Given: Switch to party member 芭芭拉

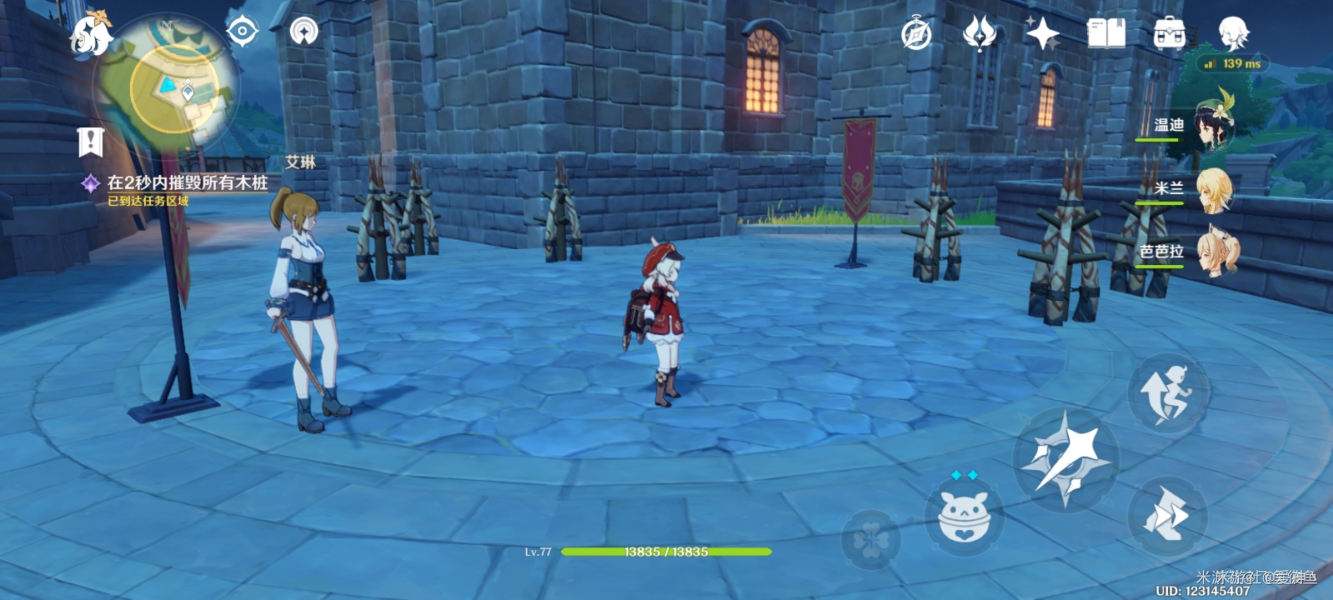Looking at the screenshot, I should [1212, 252].
